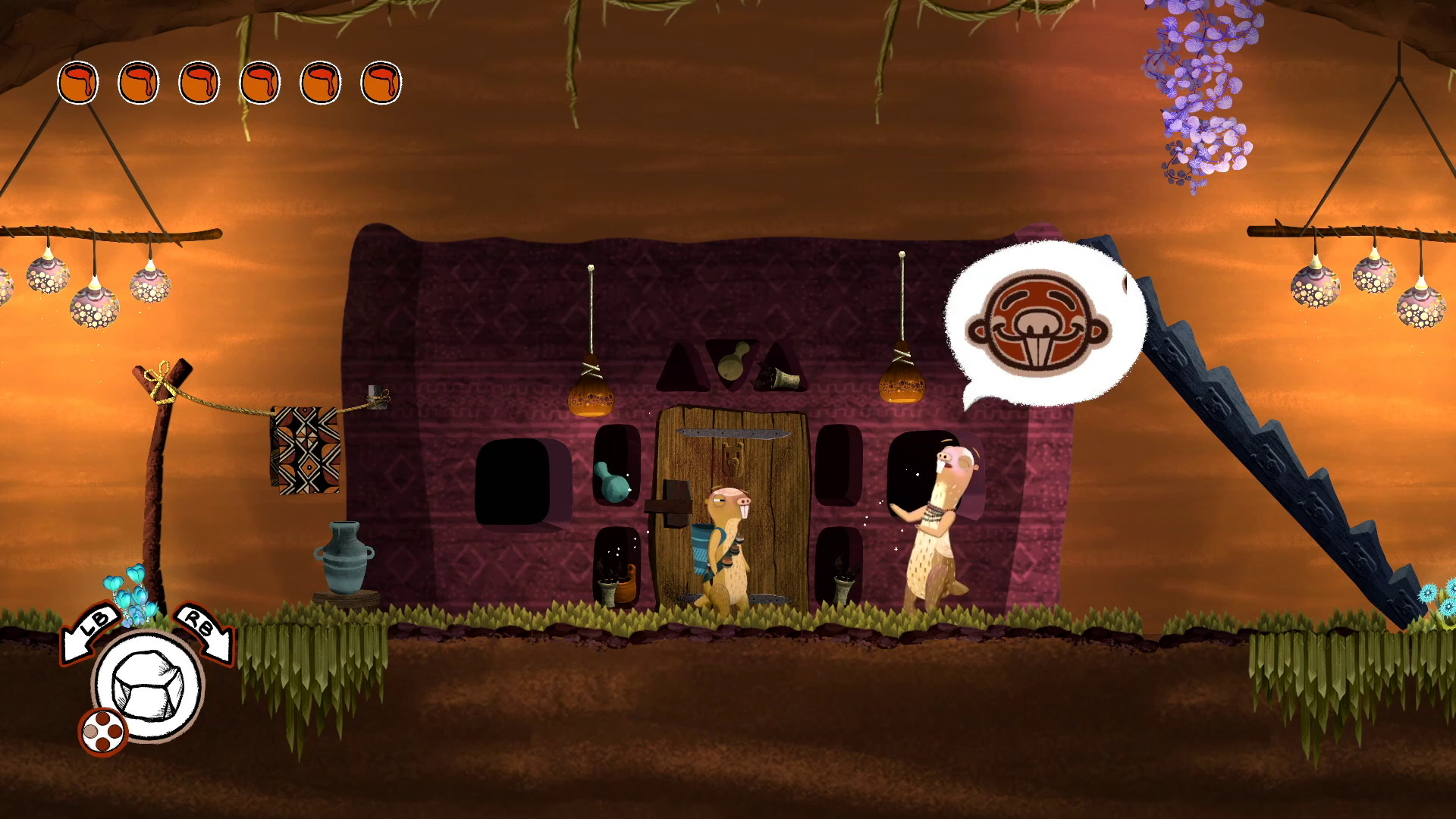Select the sixth honey pot in the row
Image resolution: width=1456 pixels, height=819 pixels.
pos(379,81)
